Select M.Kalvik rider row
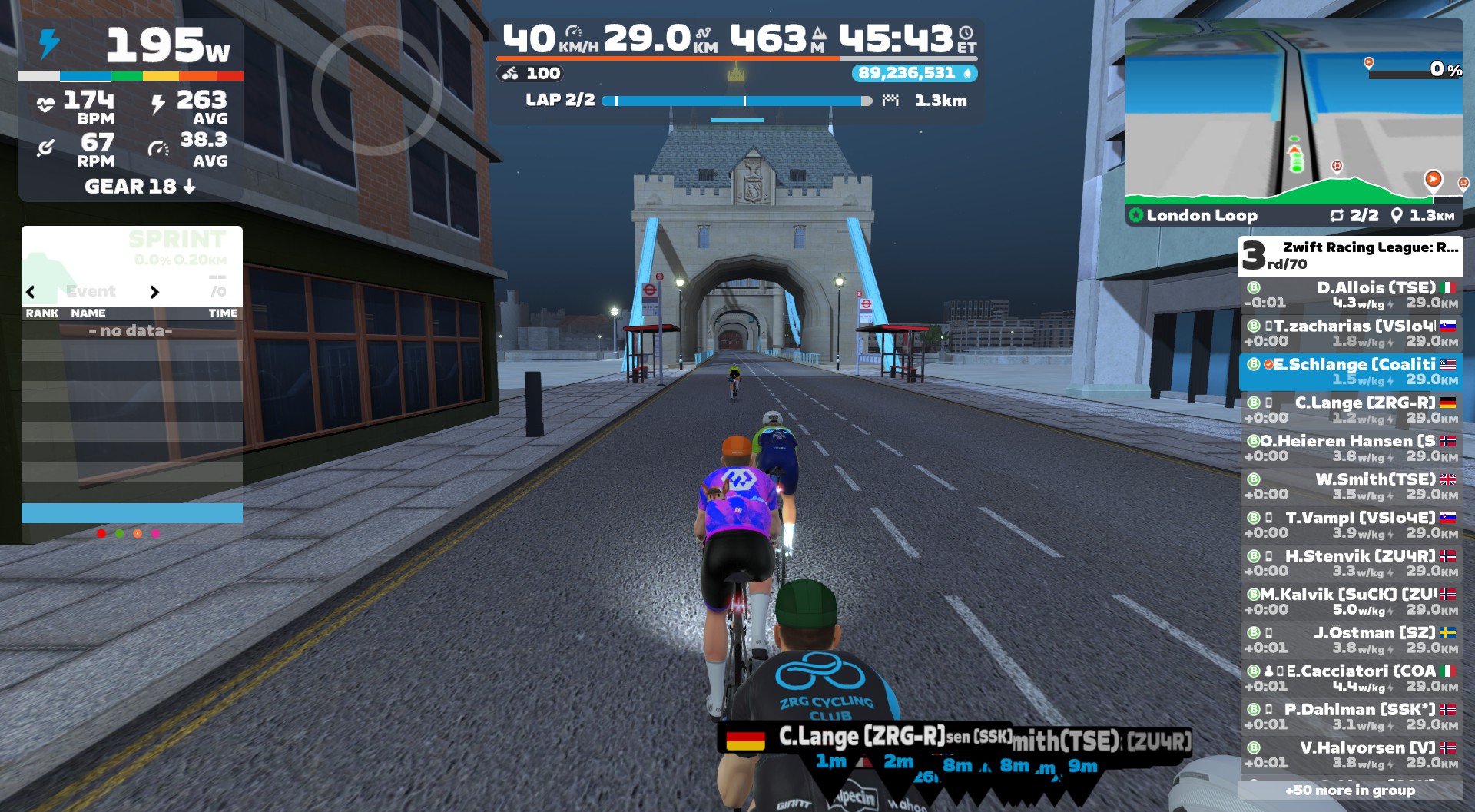The image size is (1475, 812). pos(1351,602)
